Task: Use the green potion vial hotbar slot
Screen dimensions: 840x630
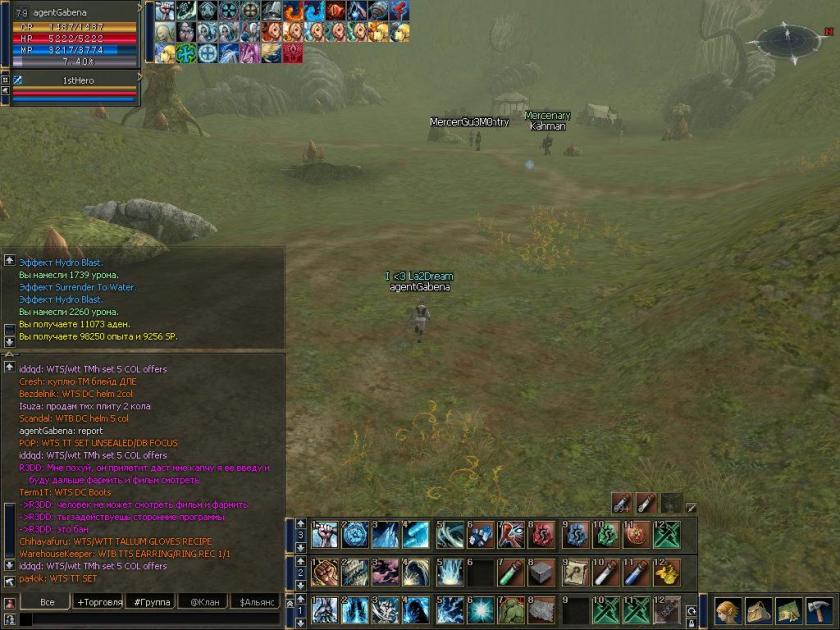Action: (x=511, y=572)
